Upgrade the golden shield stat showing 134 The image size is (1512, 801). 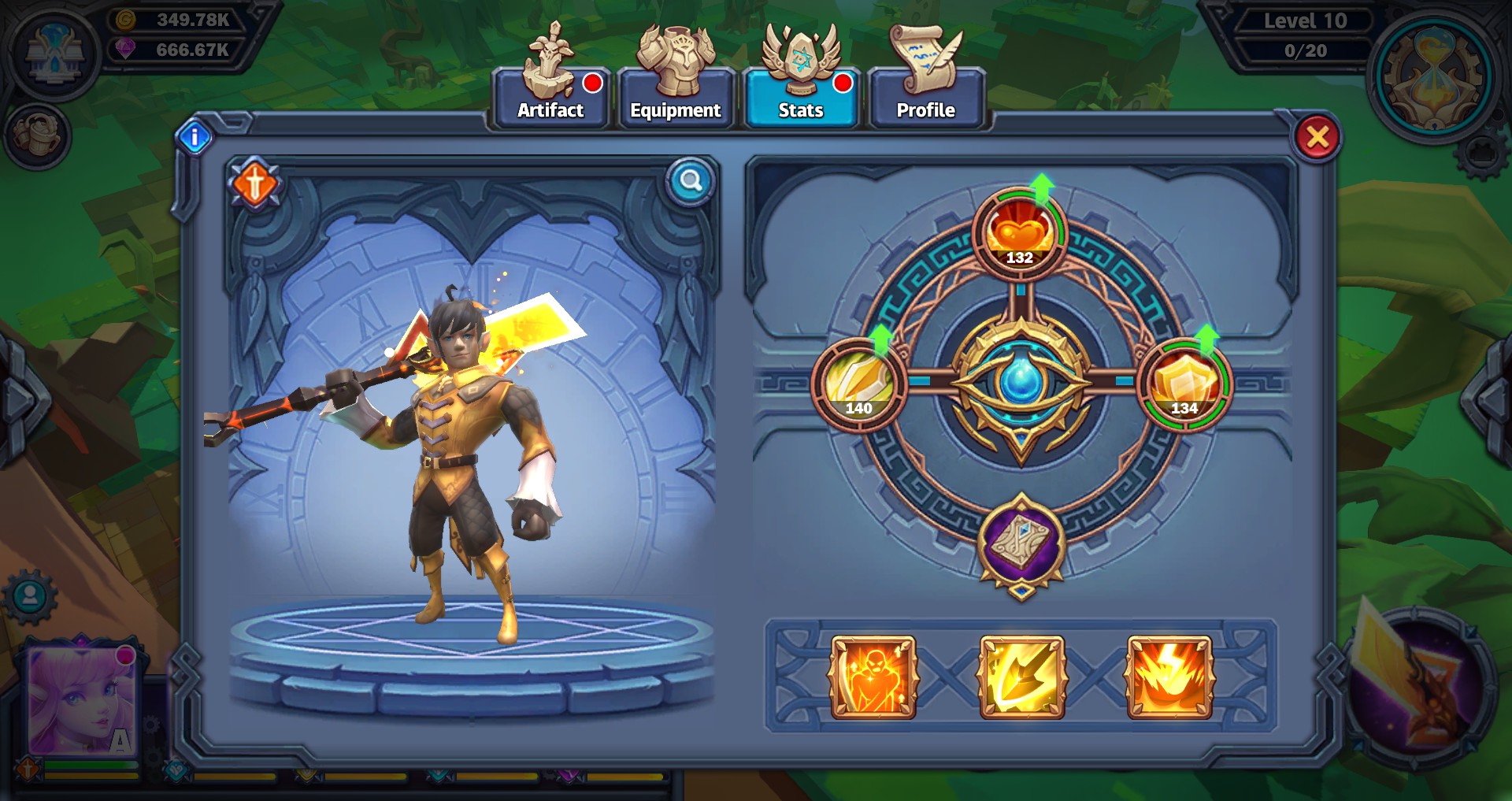point(1184,384)
